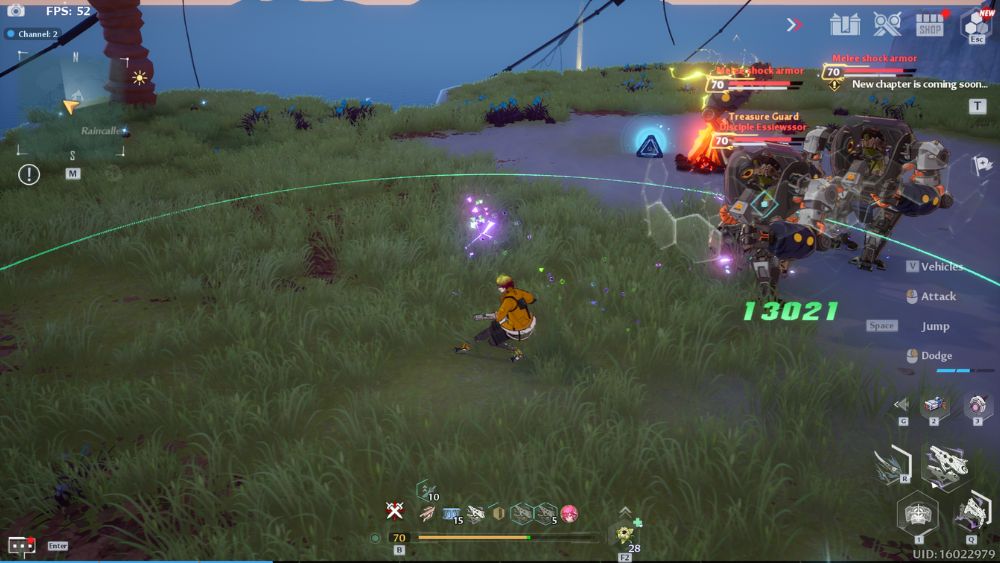Viewport: 1000px width, 563px height.
Task: Use the round relic in slot 3
Action: (x=977, y=405)
